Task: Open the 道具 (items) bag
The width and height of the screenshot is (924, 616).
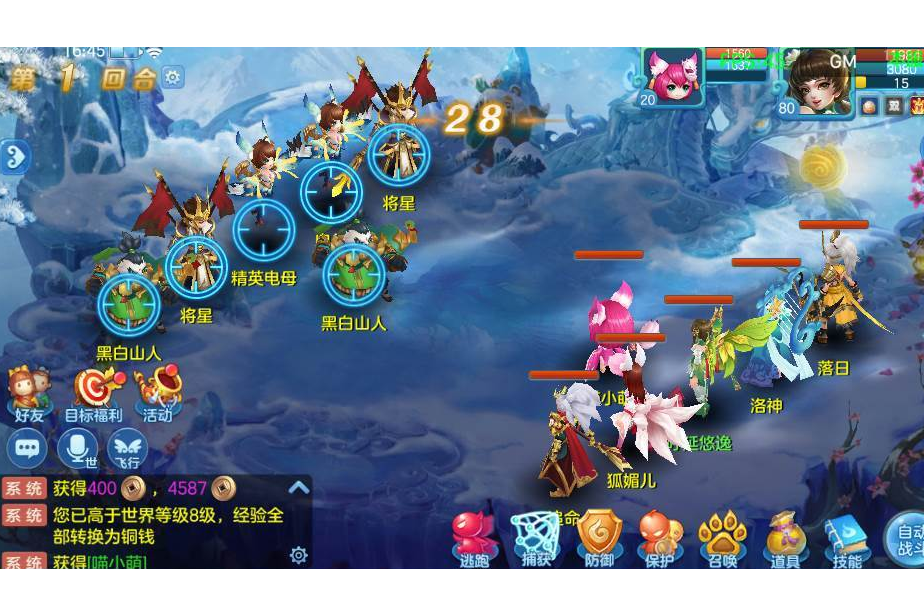Action: [x=785, y=538]
